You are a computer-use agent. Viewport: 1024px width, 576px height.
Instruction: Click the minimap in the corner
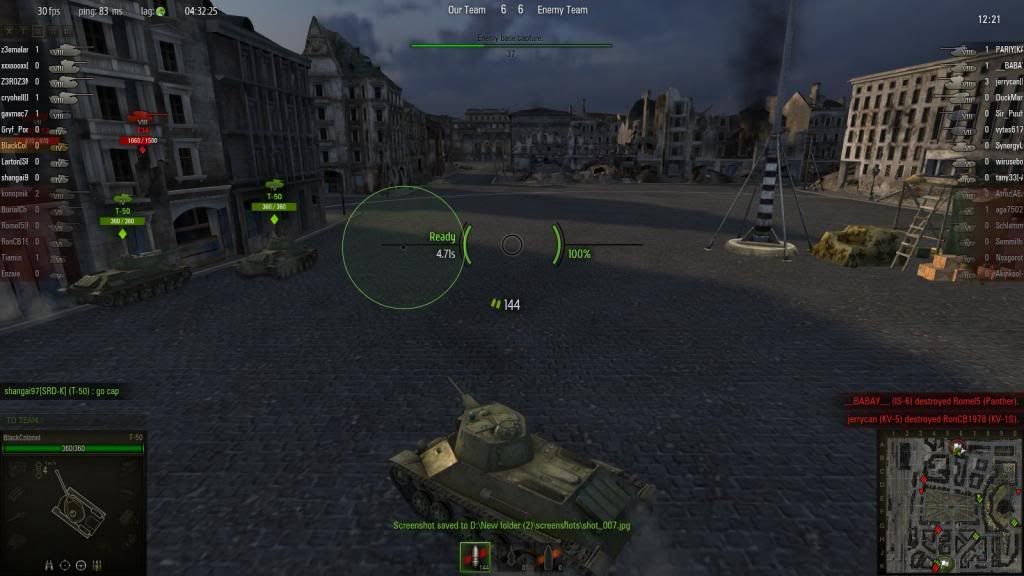[949, 502]
